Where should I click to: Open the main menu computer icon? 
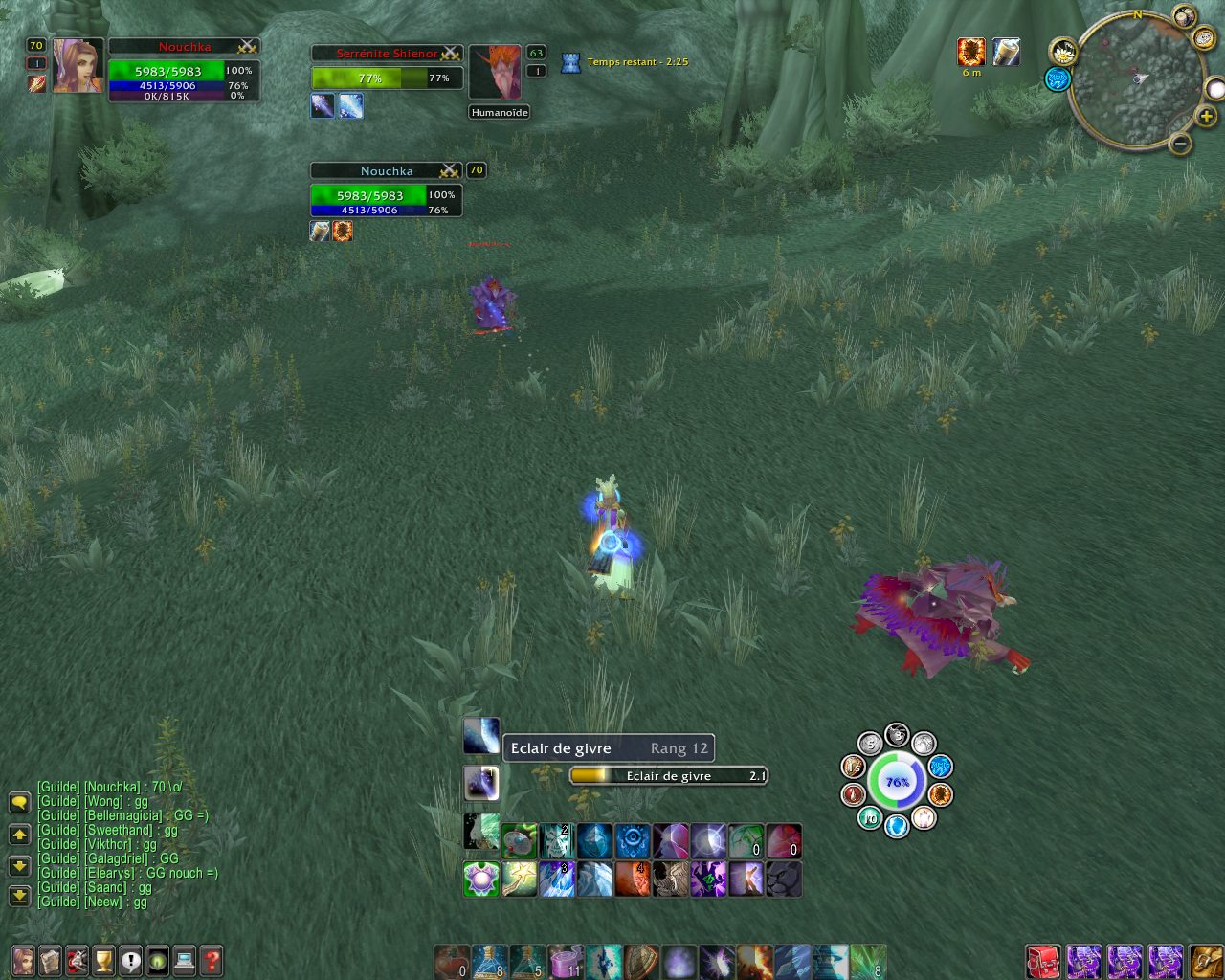pos(184,960)
